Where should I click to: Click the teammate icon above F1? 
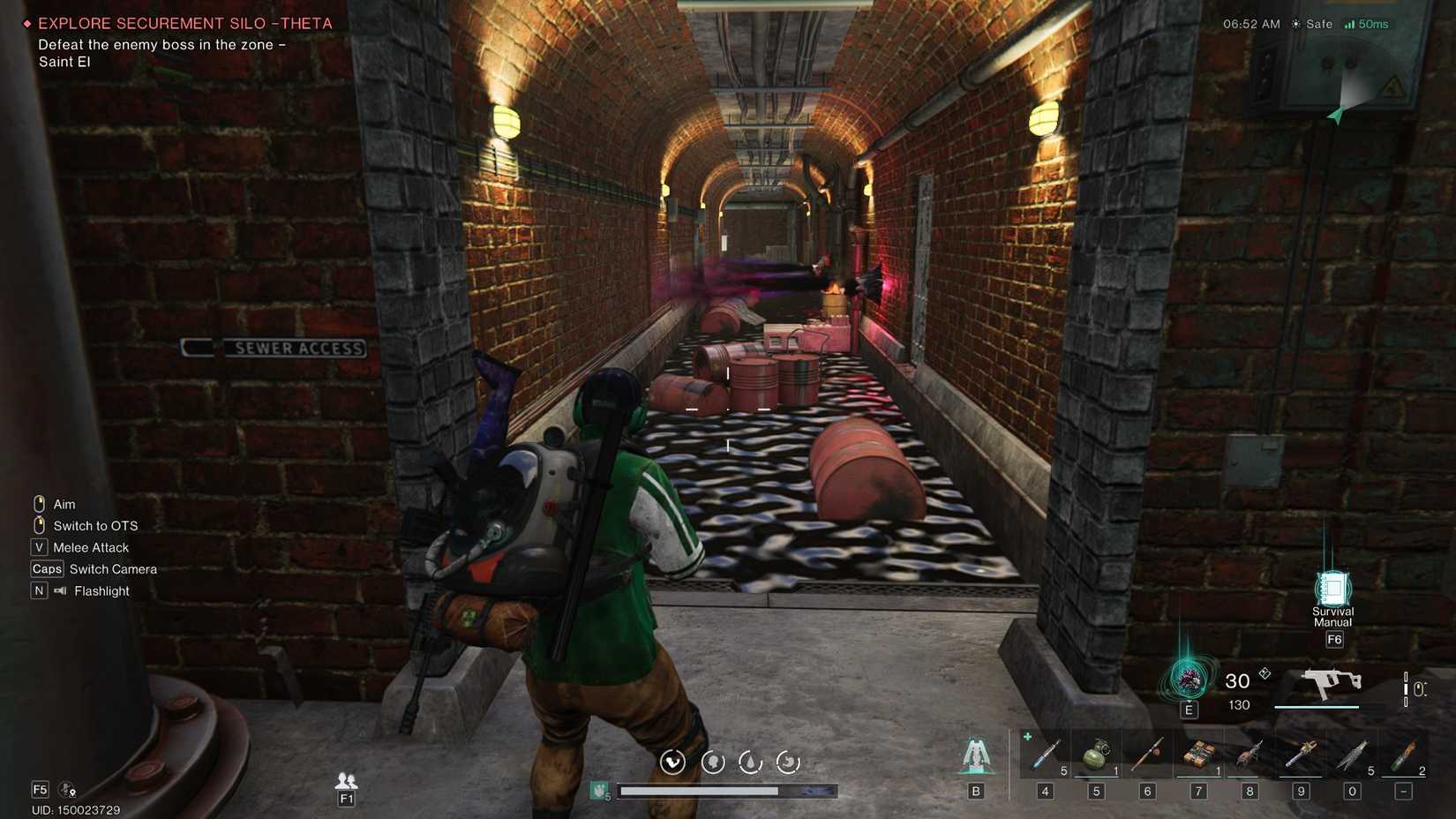[x=345, y=780]
